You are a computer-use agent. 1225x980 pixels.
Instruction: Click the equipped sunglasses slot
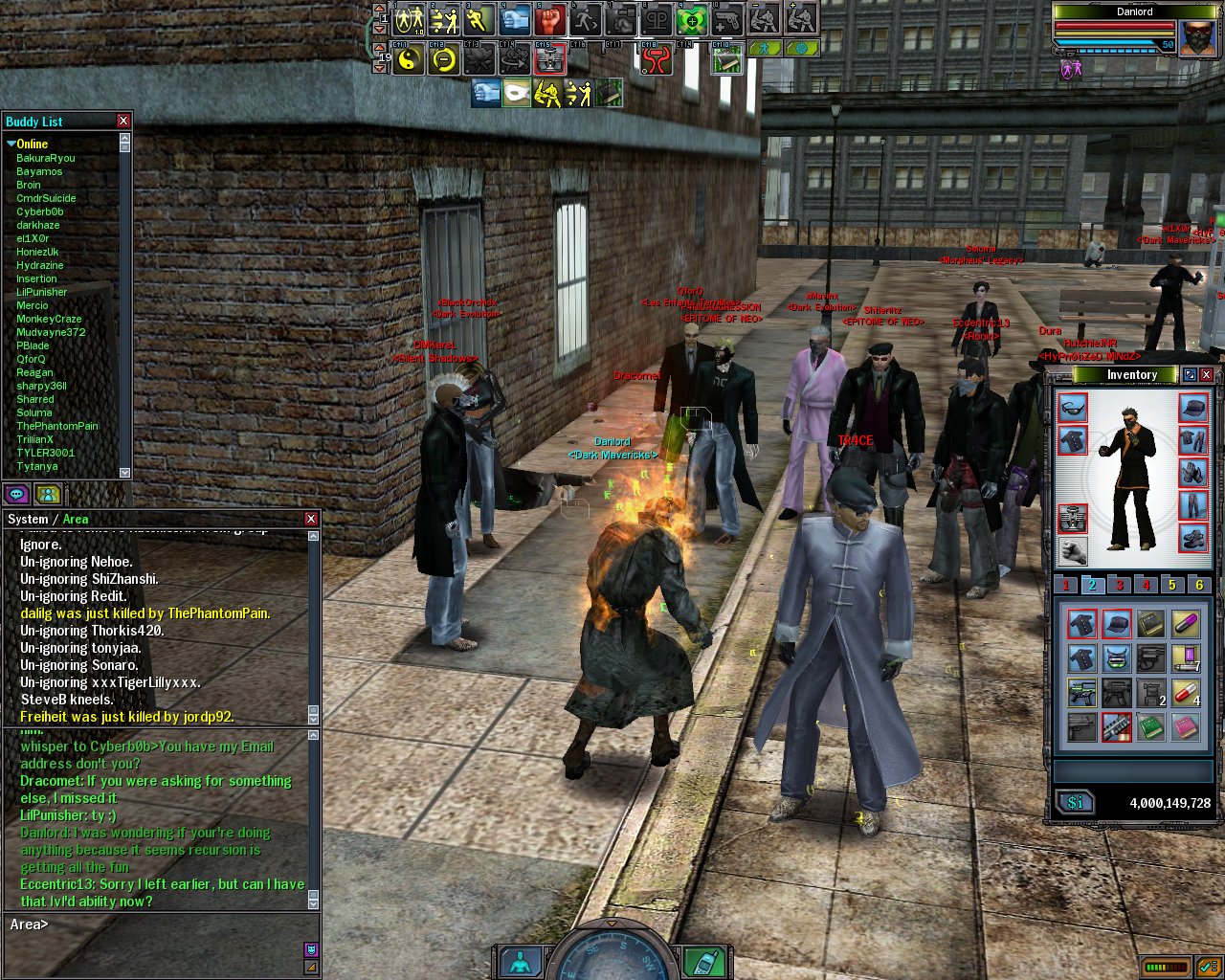coord(1073,408)
